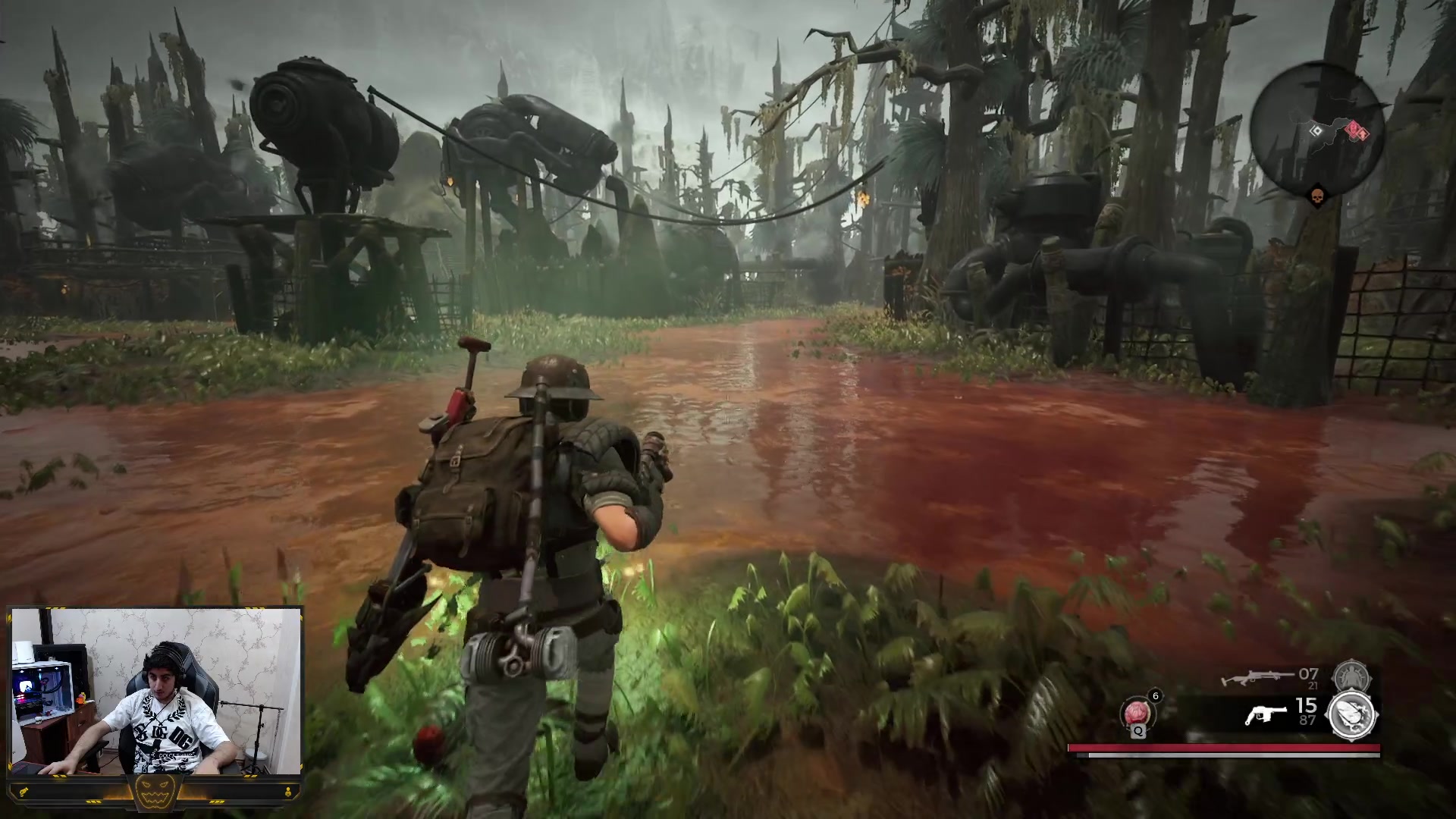This screenshot has height=819, width=1456.
Task: Open the circular minimap
Action: tap(1318, 130)
